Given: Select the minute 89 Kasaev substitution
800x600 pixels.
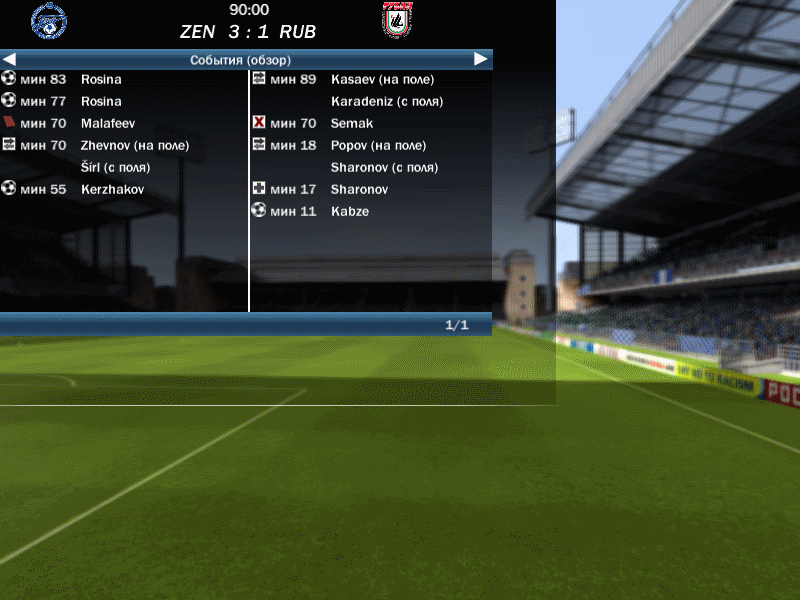Looking at the screenshot, I should (382, 79).
